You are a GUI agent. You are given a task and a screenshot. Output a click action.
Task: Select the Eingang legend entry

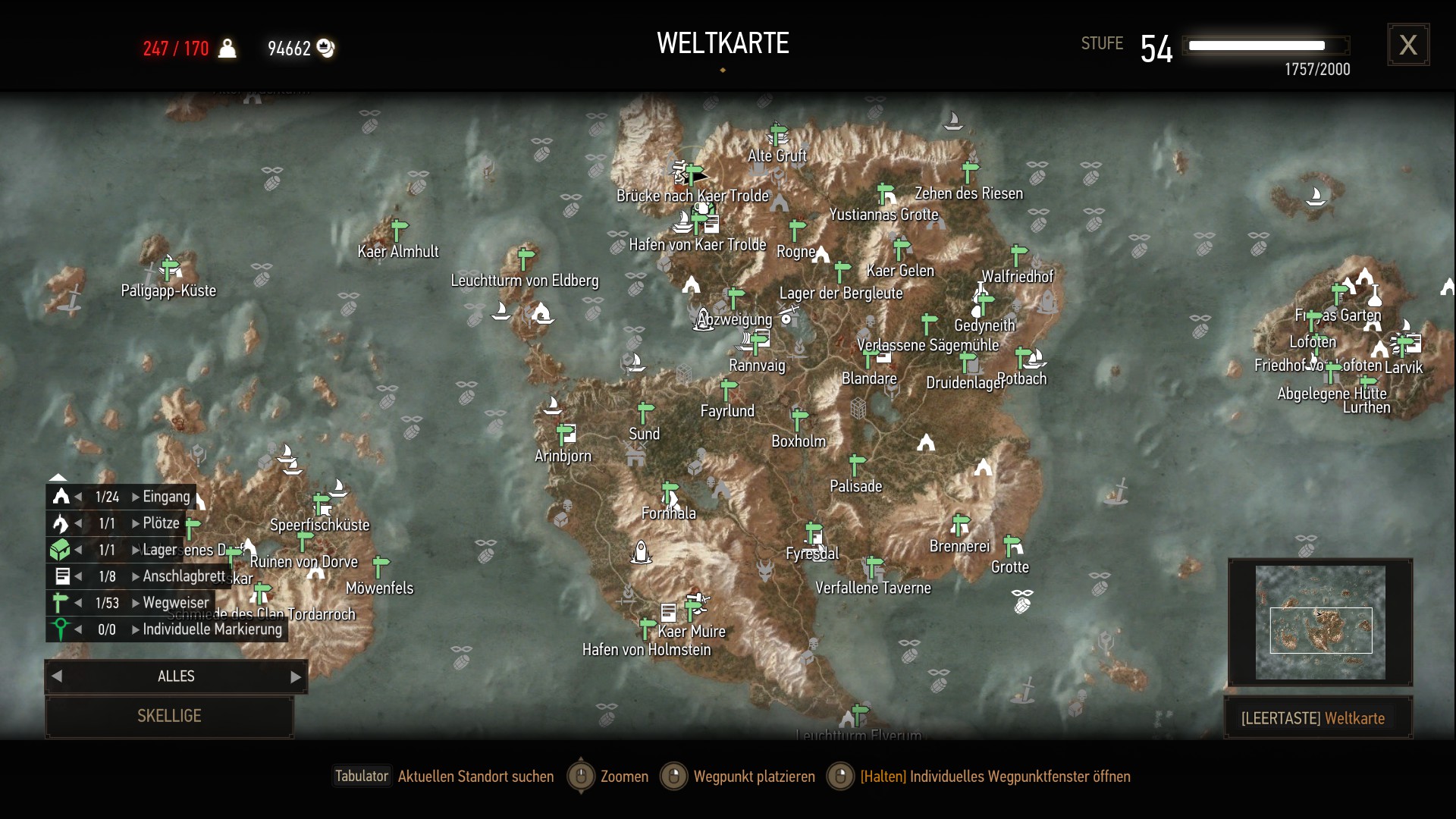coord(166,497)
